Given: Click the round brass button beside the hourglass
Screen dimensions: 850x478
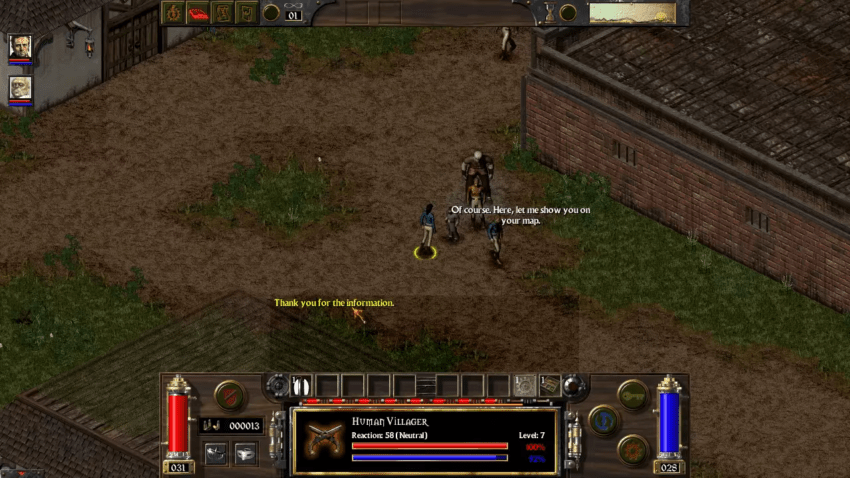Looking at the screenshot, I should pos(569,12).
